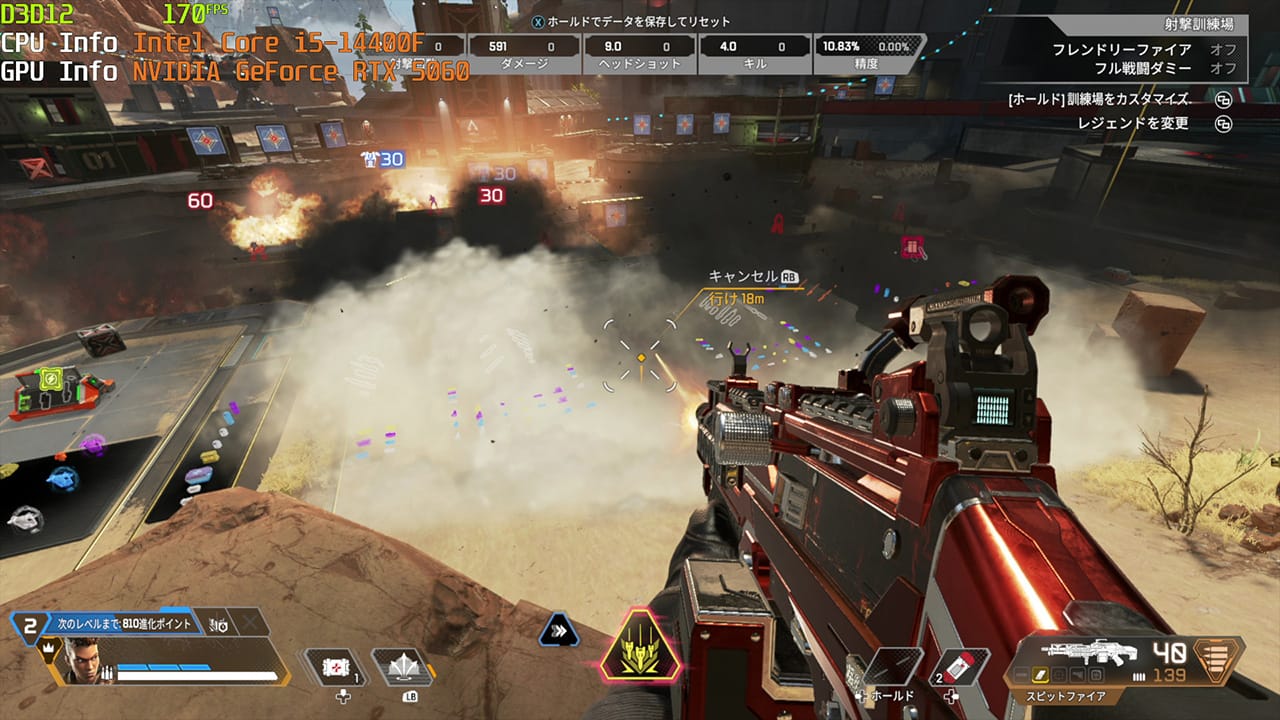Select the Spitfire weapon slot

1089,653
